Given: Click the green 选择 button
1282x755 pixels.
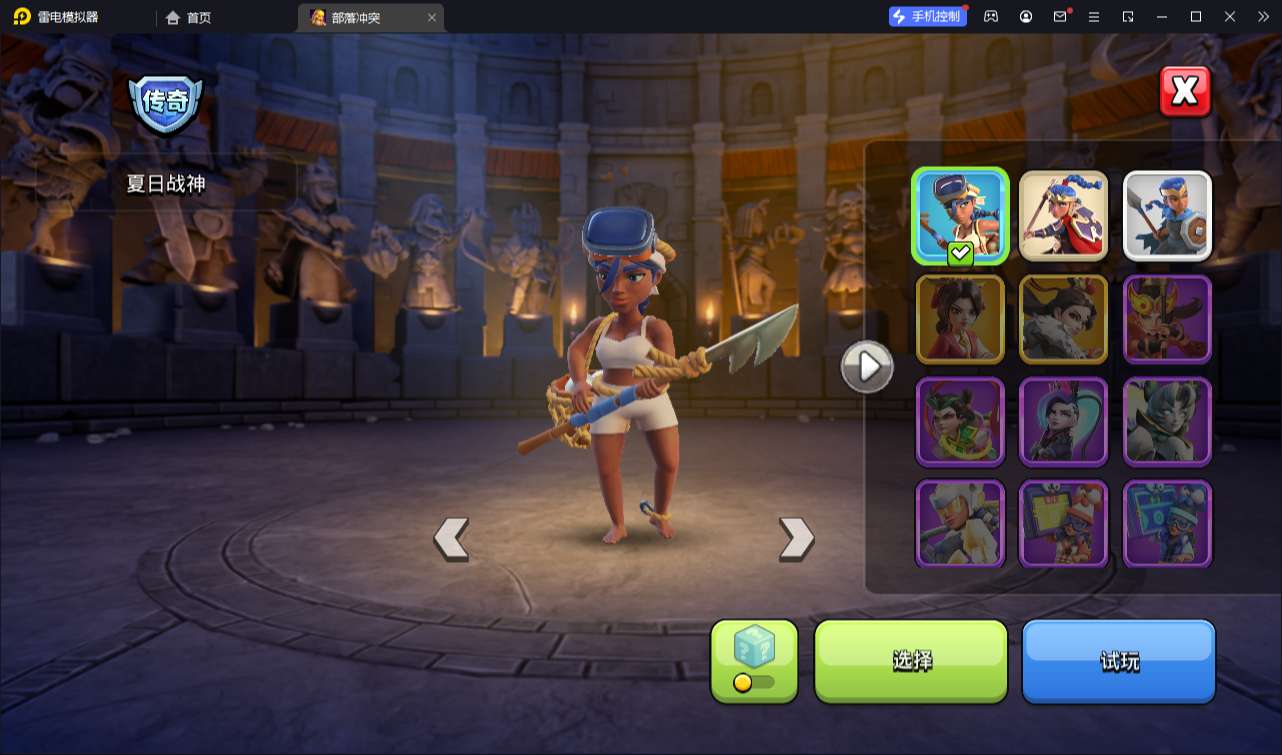Looking at the screenshot, I should click(911, 660).
